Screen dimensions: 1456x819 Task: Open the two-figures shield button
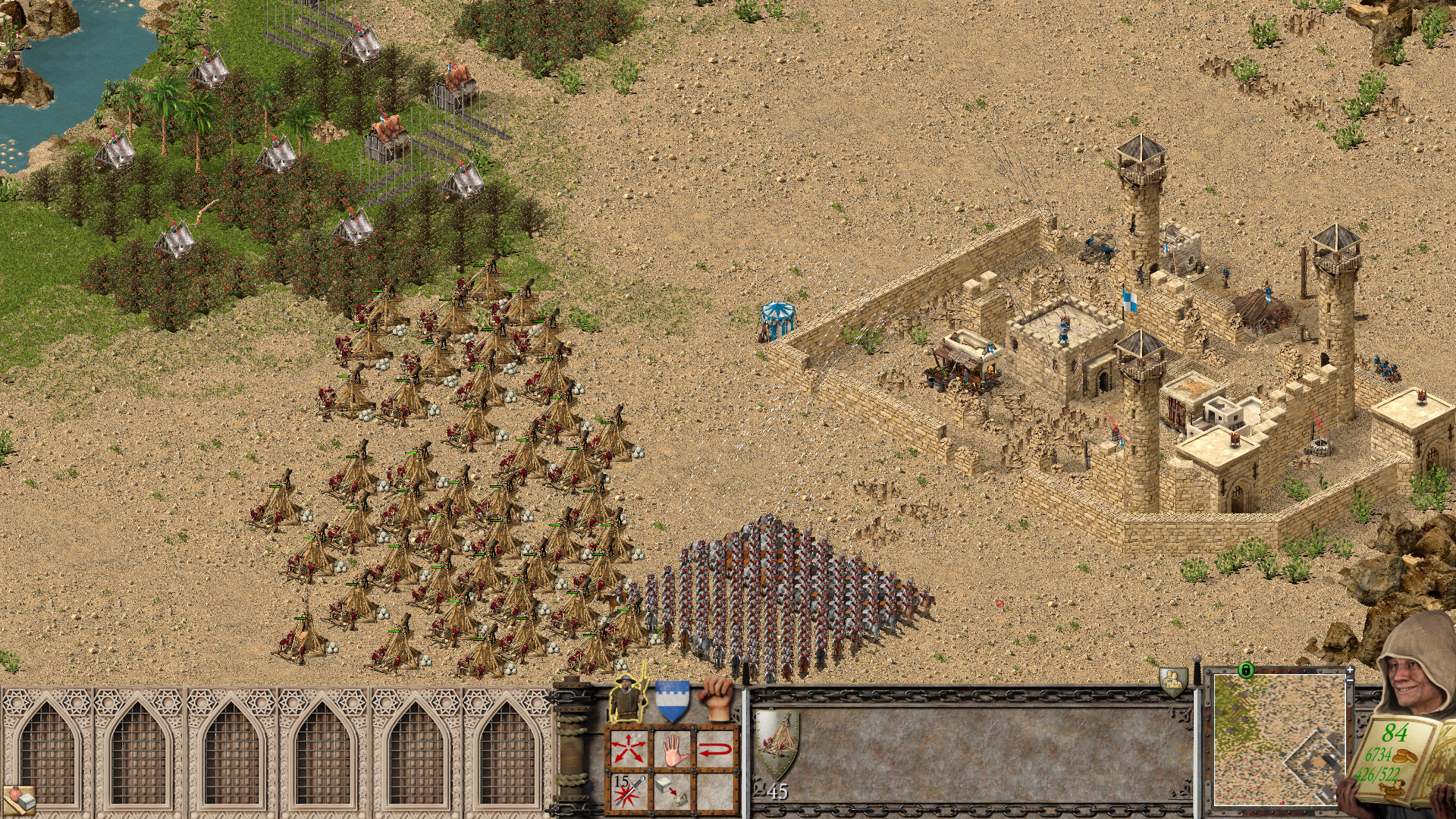coord(1173,682)
